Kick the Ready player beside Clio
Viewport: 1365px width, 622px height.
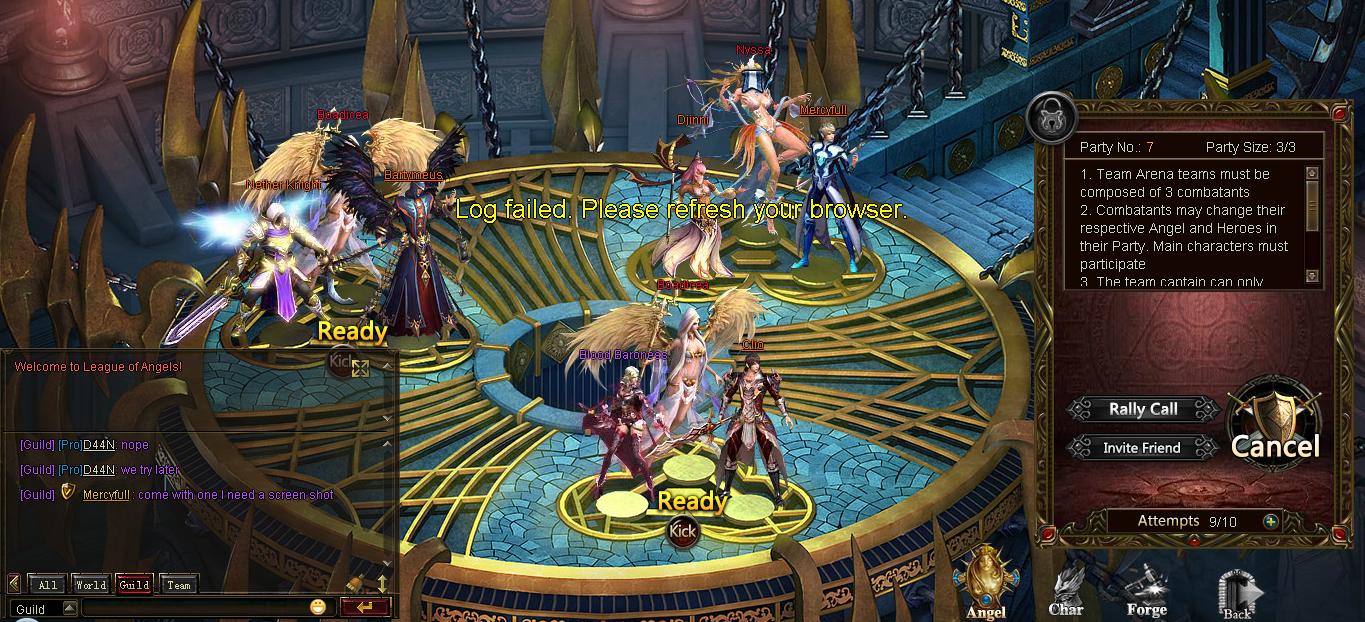[x=683, y=531]
